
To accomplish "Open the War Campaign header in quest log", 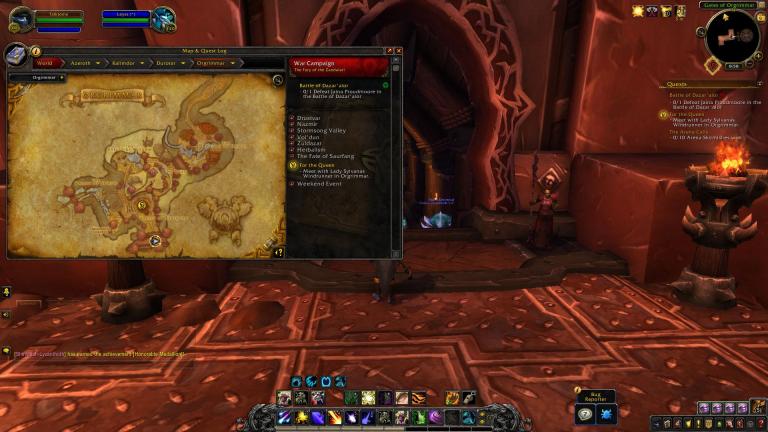I will (x=338, y=66).
